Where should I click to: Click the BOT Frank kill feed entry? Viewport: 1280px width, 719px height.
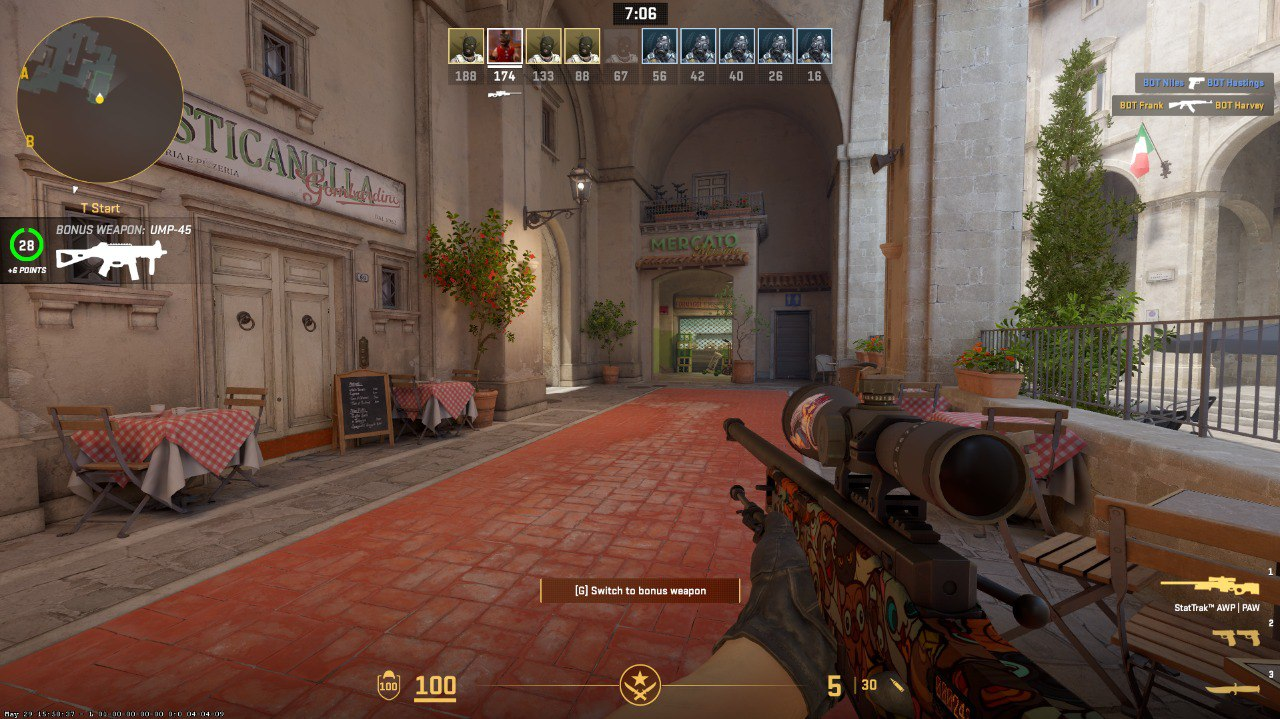pyautogui.click(x=1191, y=105)
